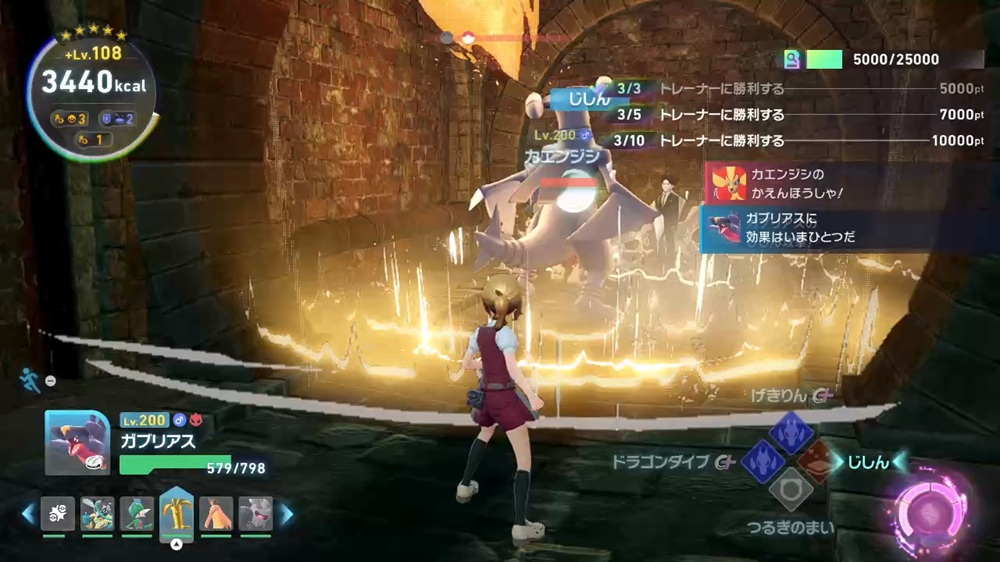Use the げきりん dragon move icon
The height and width of the screenshot is (562, 1000).
click(x=790, y=433)
